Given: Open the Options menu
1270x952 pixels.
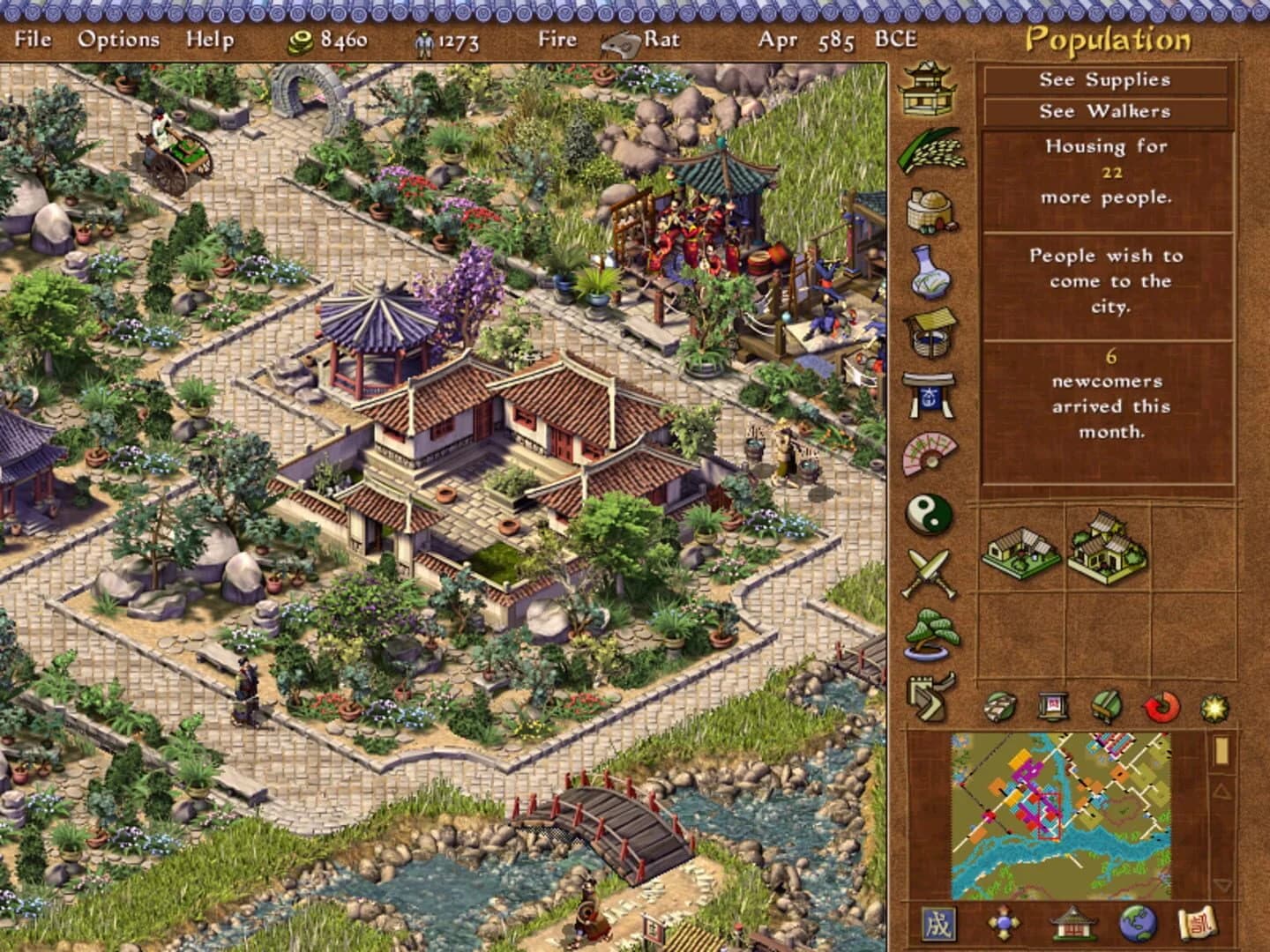Looking at the screenshot, I should click(120, 39).
